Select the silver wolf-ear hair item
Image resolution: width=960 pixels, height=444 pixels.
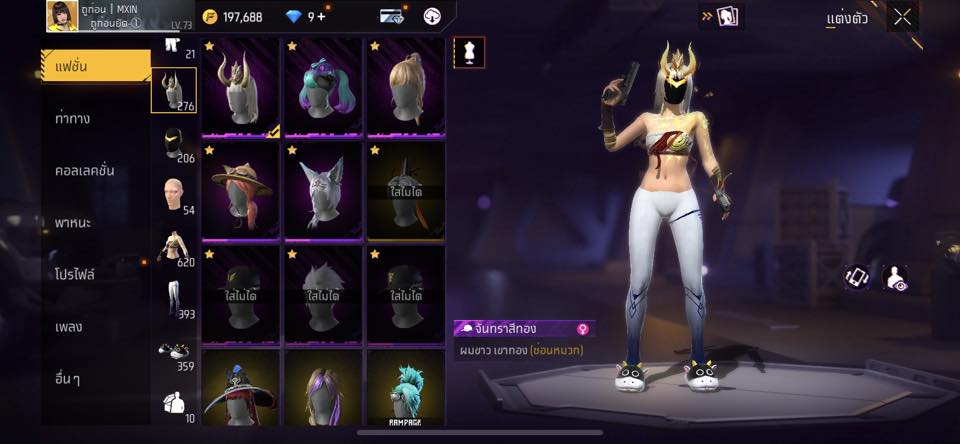coord(324,190)
